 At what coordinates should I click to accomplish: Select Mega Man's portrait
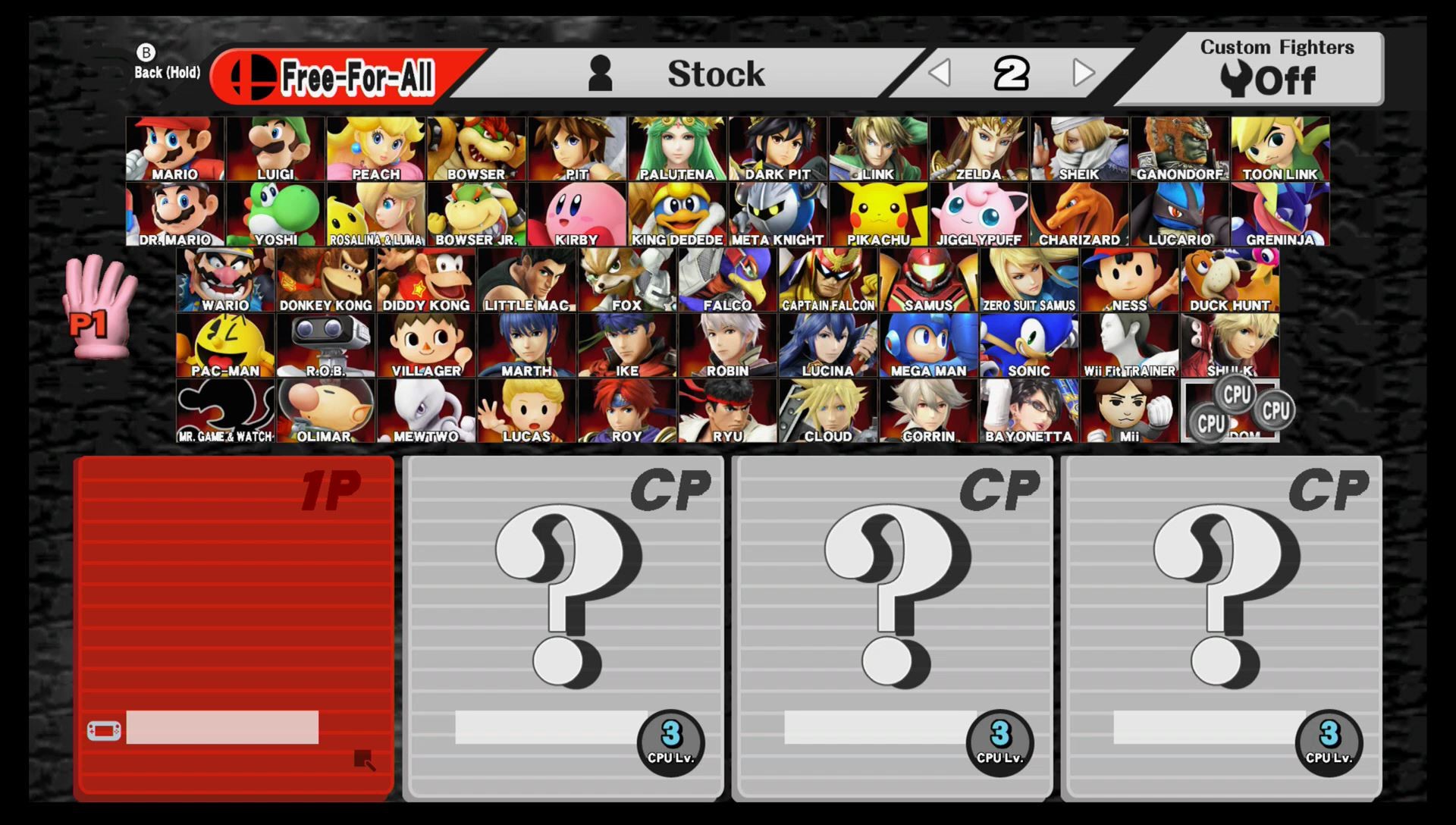tap(927, 345)
